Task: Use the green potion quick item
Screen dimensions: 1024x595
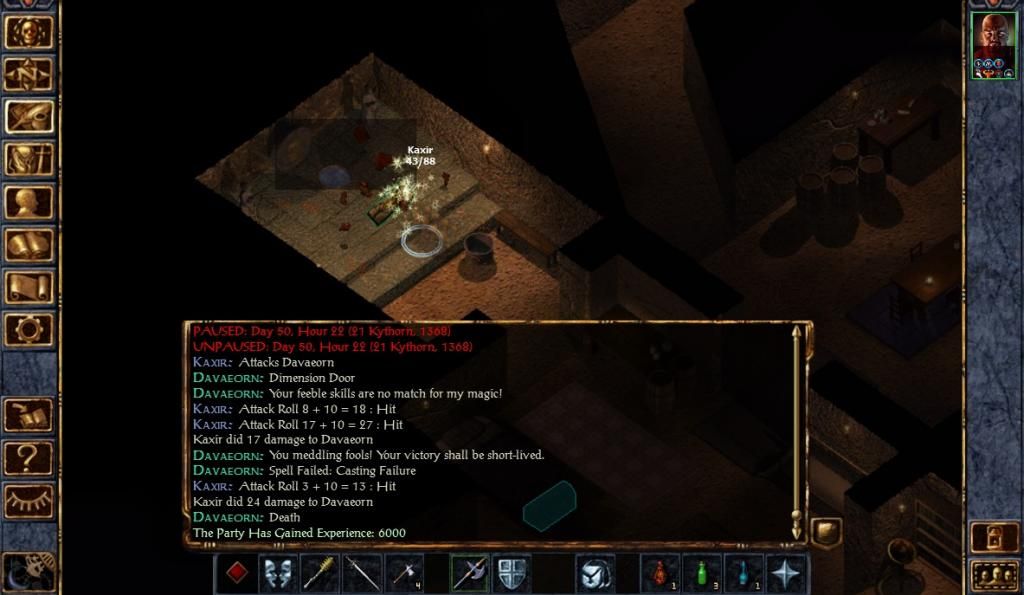Action: pos(702,574)
